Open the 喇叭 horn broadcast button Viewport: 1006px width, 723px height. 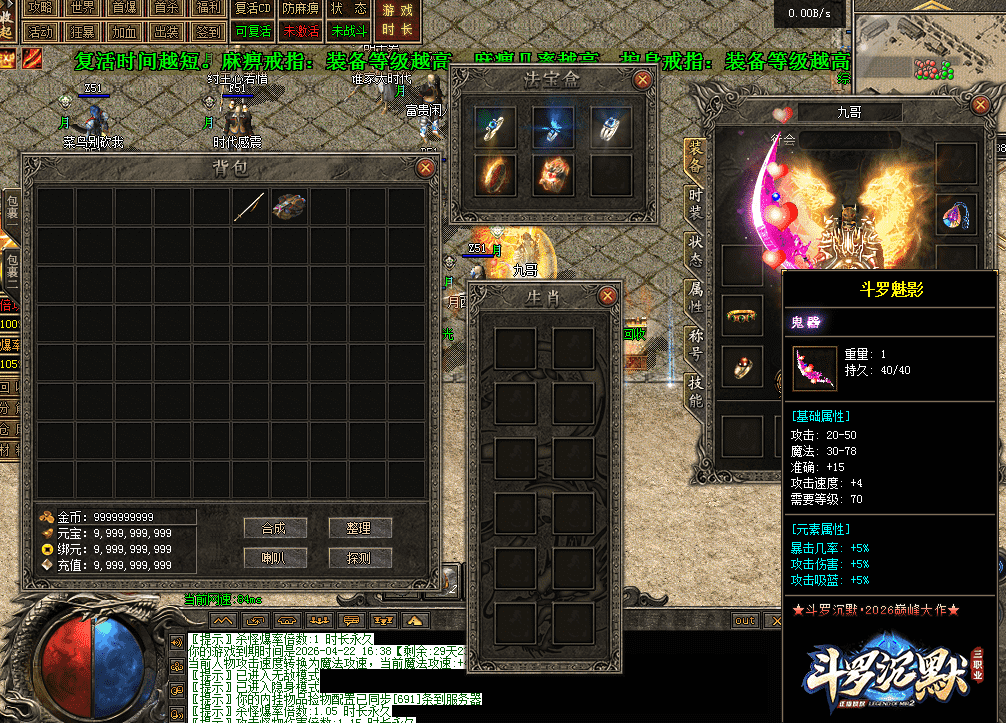(x=274, y=557)
